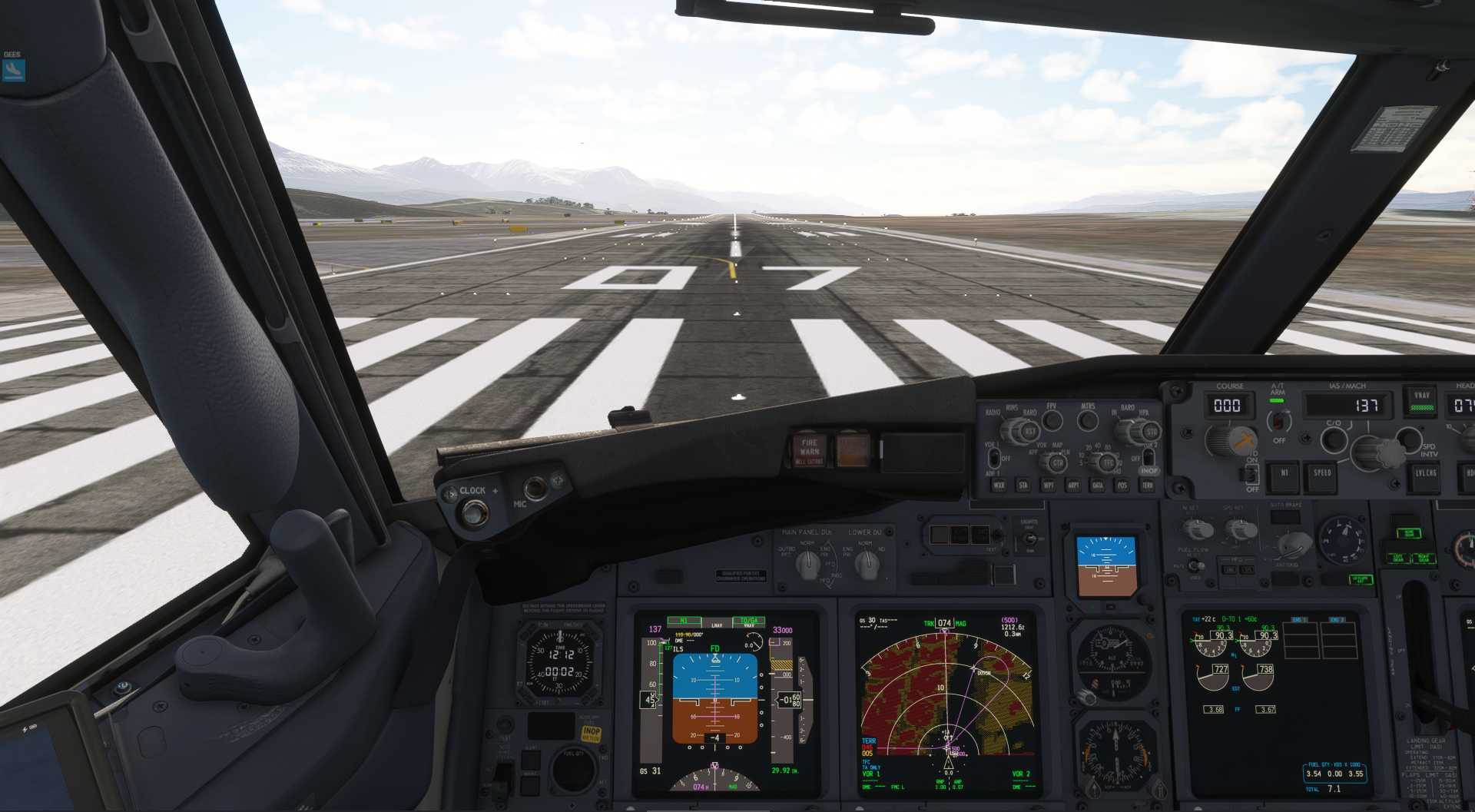1475x812 pixels.
Task: Toggle the C/O changeover button
Action: point(1334,439)
